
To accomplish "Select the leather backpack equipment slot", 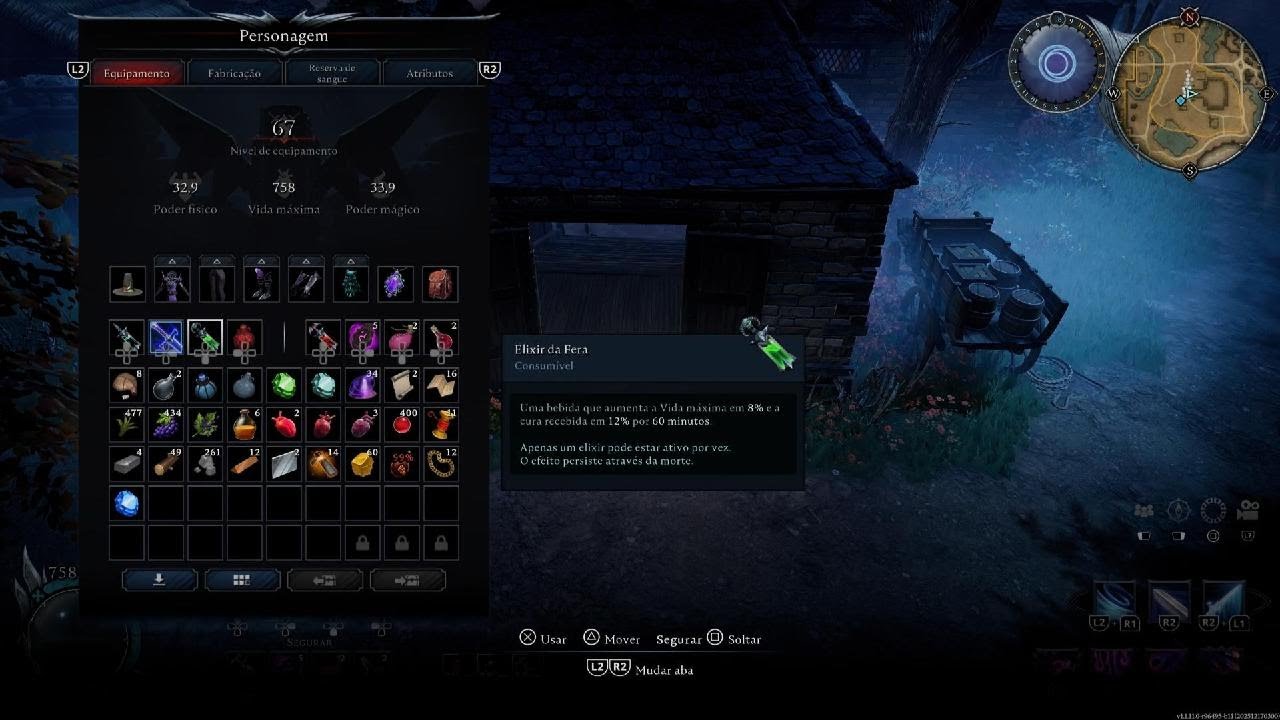I will (440, 284).
